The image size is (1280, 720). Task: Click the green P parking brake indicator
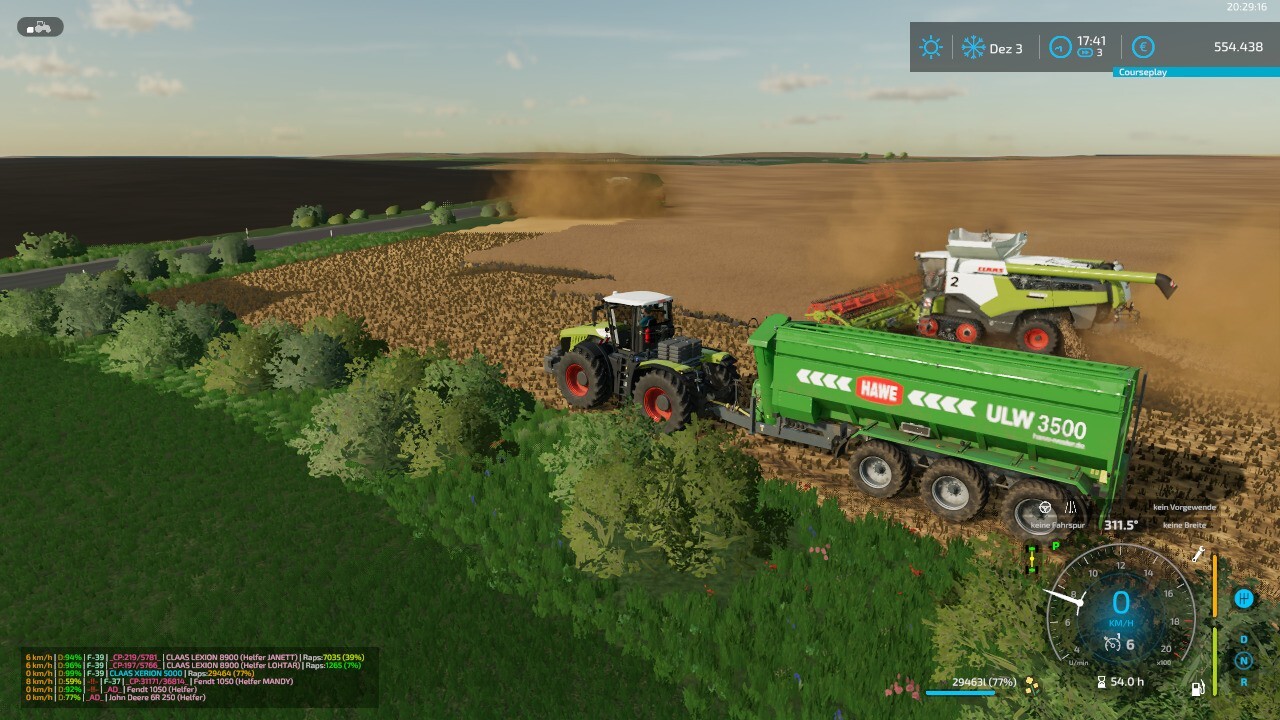pyautogui.click(x=1055, y=546)
